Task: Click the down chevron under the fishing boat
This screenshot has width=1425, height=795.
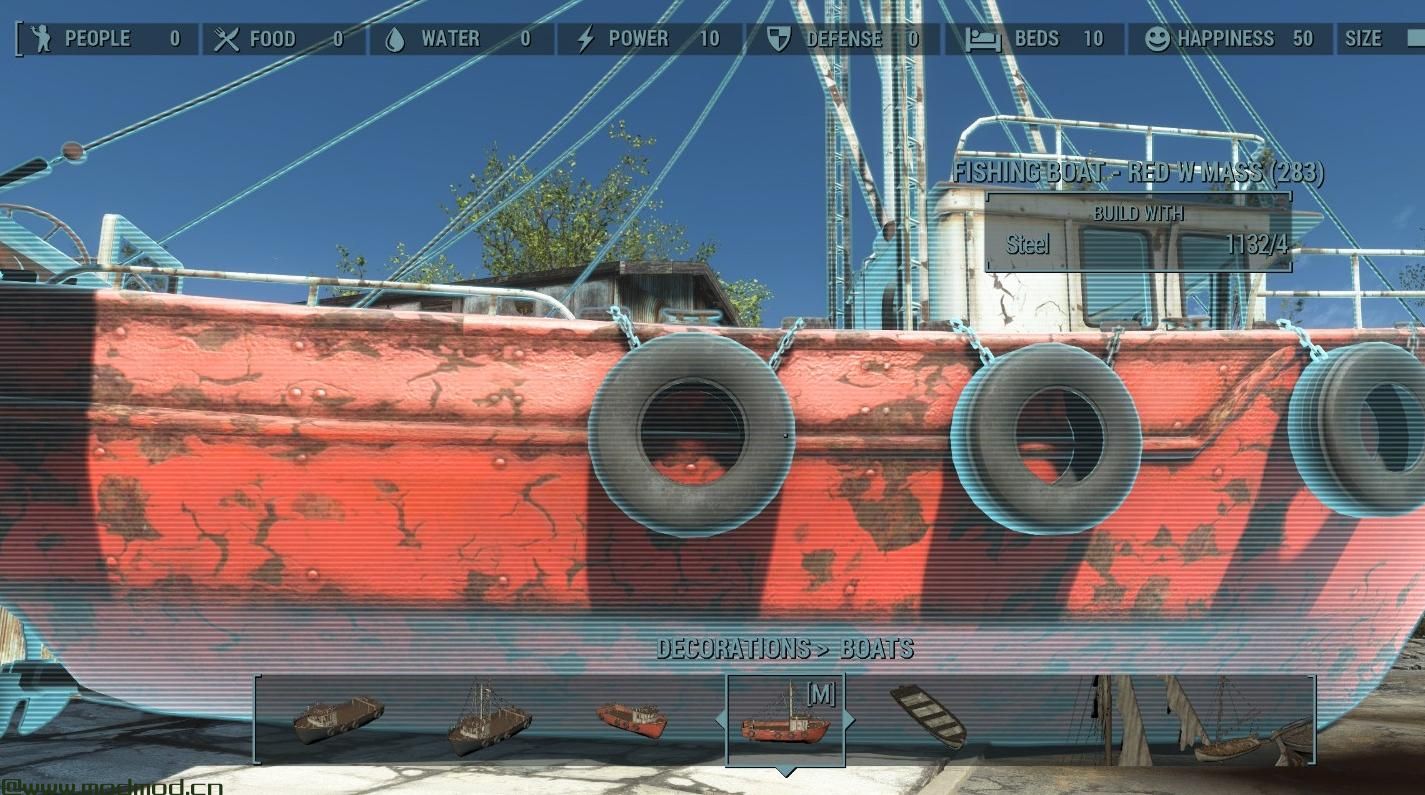Action: coord(786,772)
